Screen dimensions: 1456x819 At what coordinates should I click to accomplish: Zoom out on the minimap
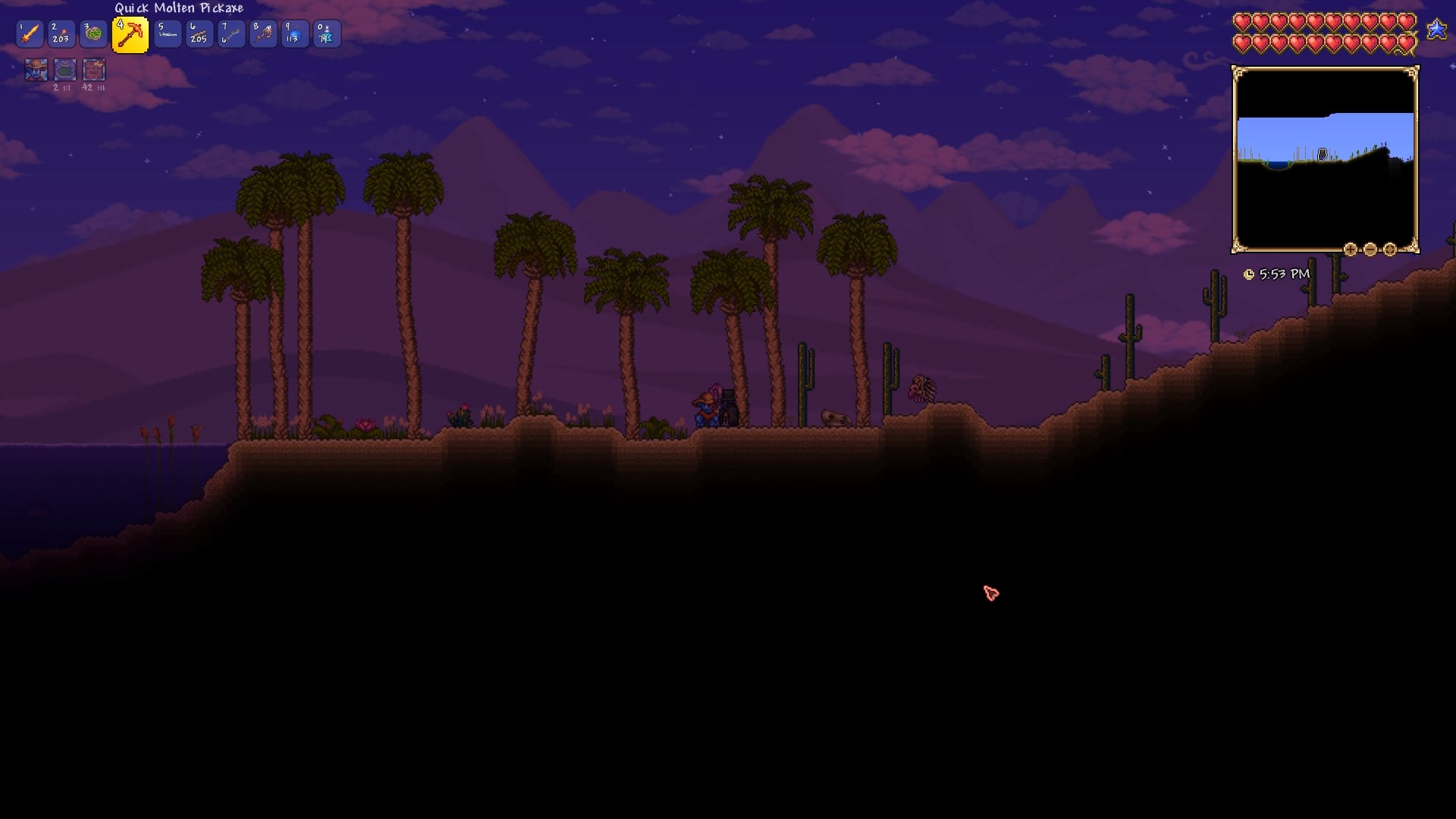[1370, 250]
